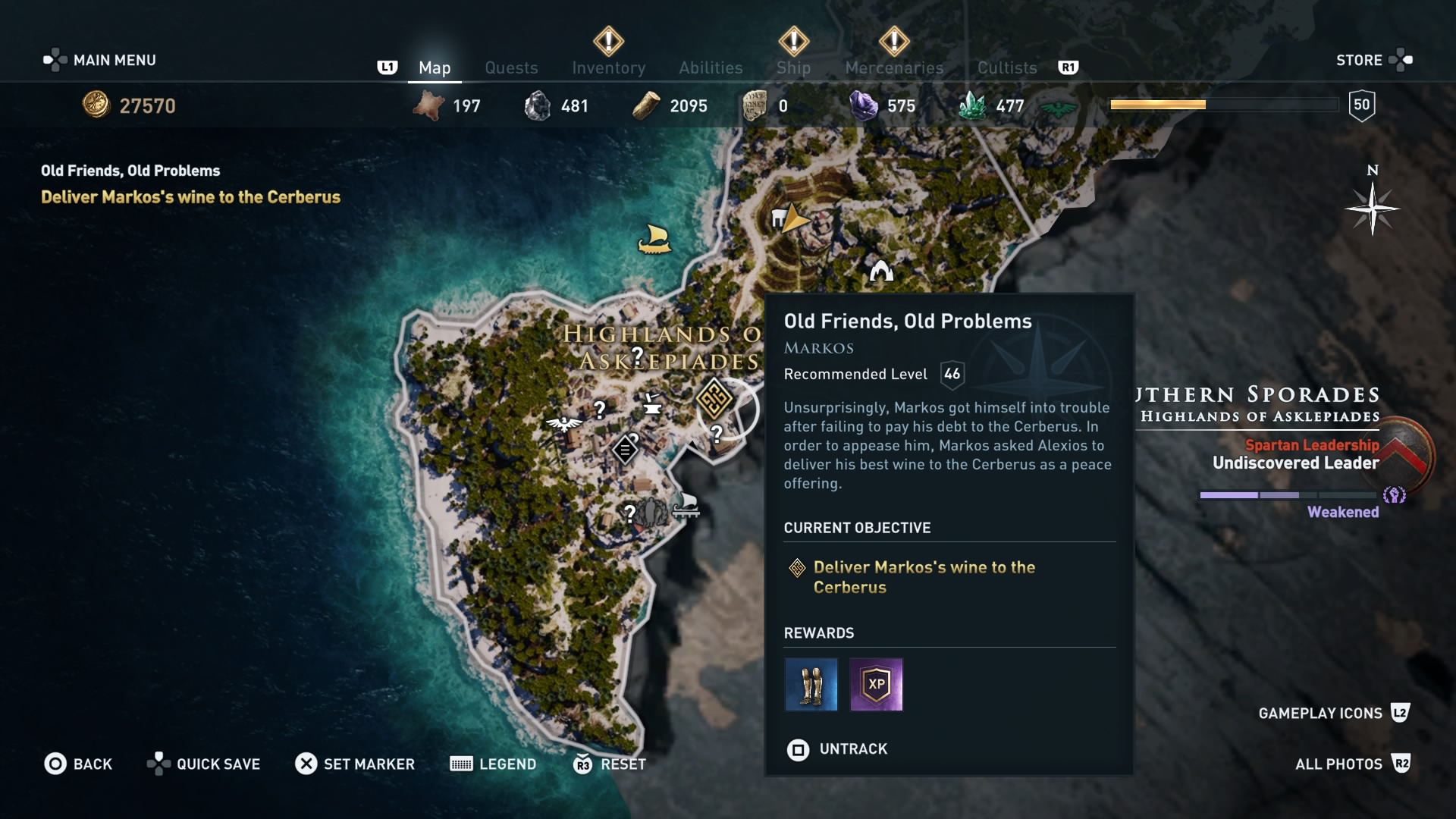Viewport: 1456px width, 819px height.
Task: Click the cave entrance icon at the map top
Action: point(881,271)
